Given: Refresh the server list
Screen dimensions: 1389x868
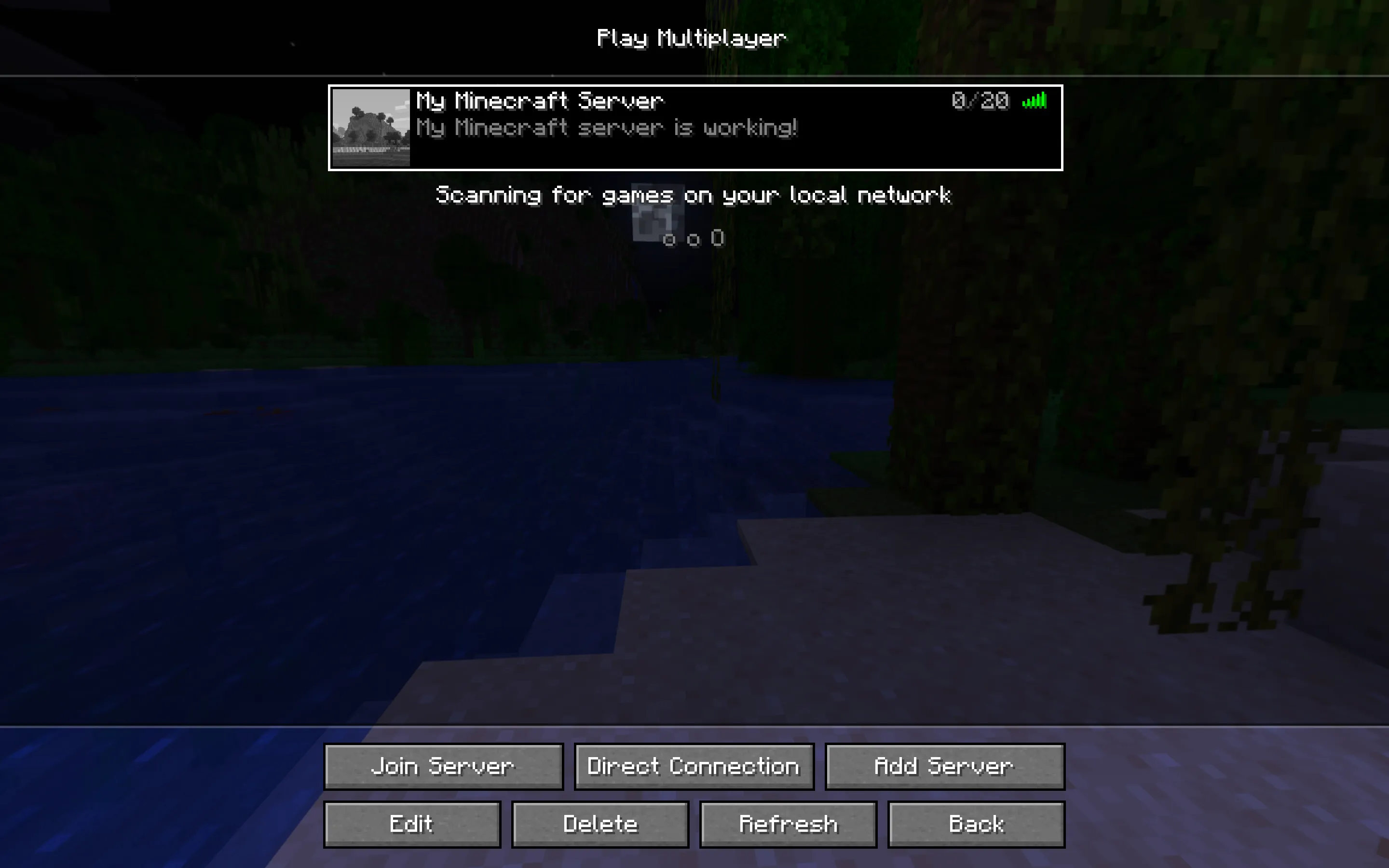Looking at the screenshot, I should click(x=788, y=824).
